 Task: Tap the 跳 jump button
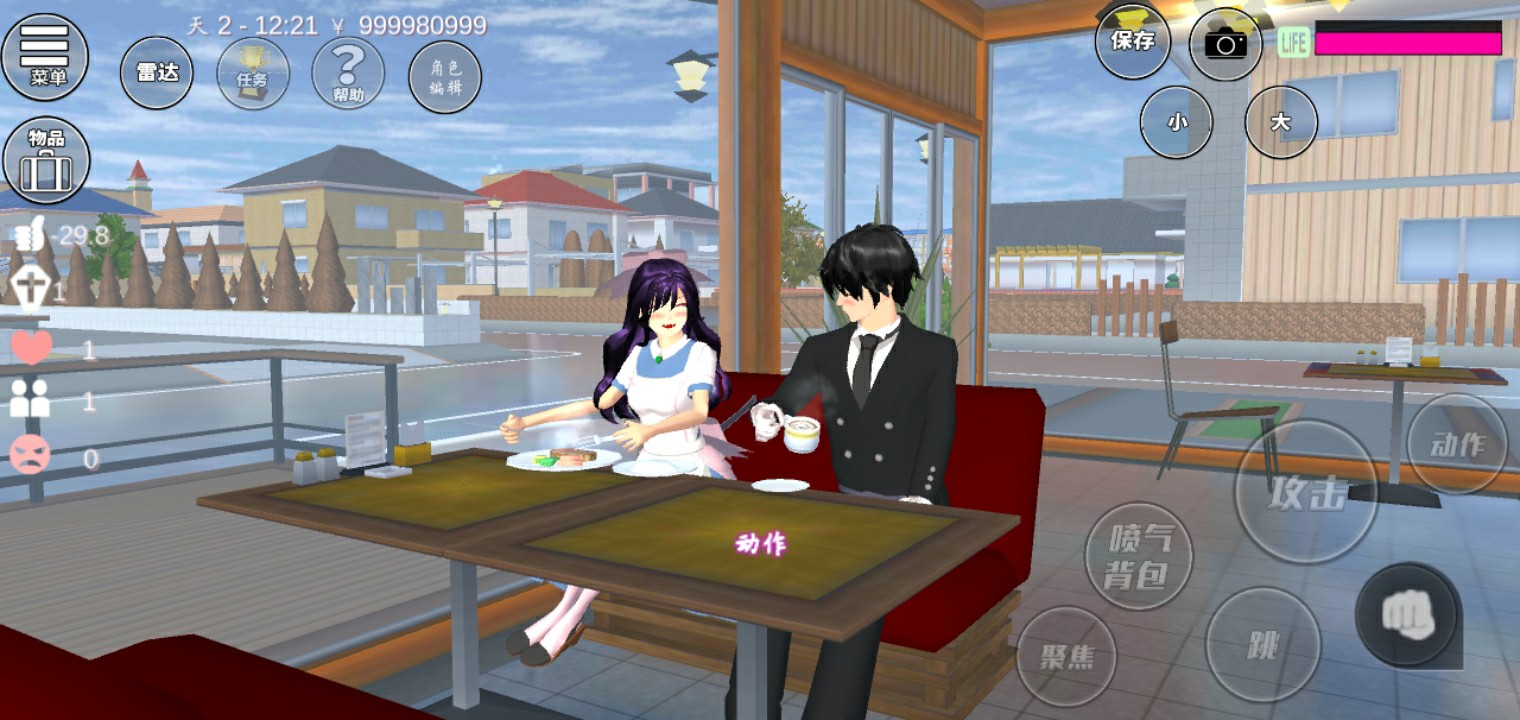point(1263,644)
